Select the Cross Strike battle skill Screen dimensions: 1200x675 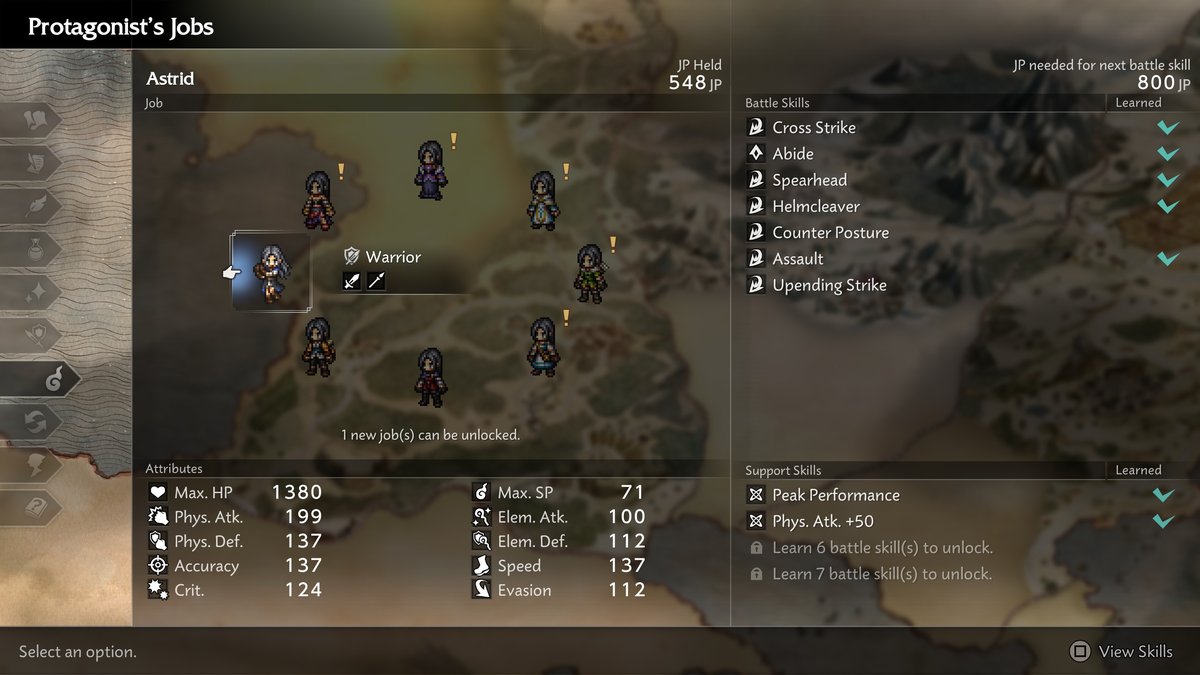click(x=814, y=128)
